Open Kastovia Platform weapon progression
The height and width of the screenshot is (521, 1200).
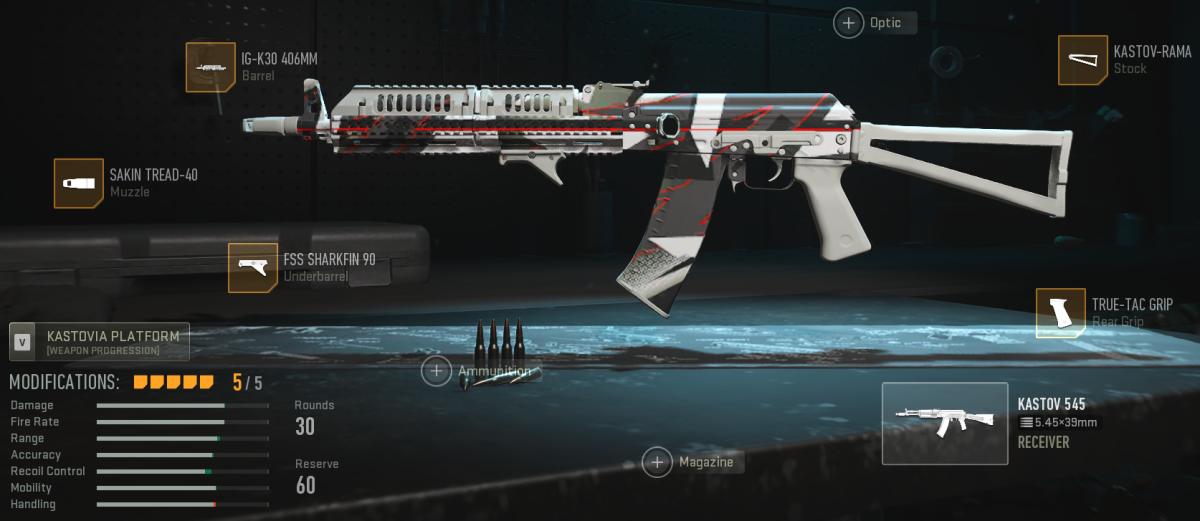pyautogui.click(x=99, y=342)
